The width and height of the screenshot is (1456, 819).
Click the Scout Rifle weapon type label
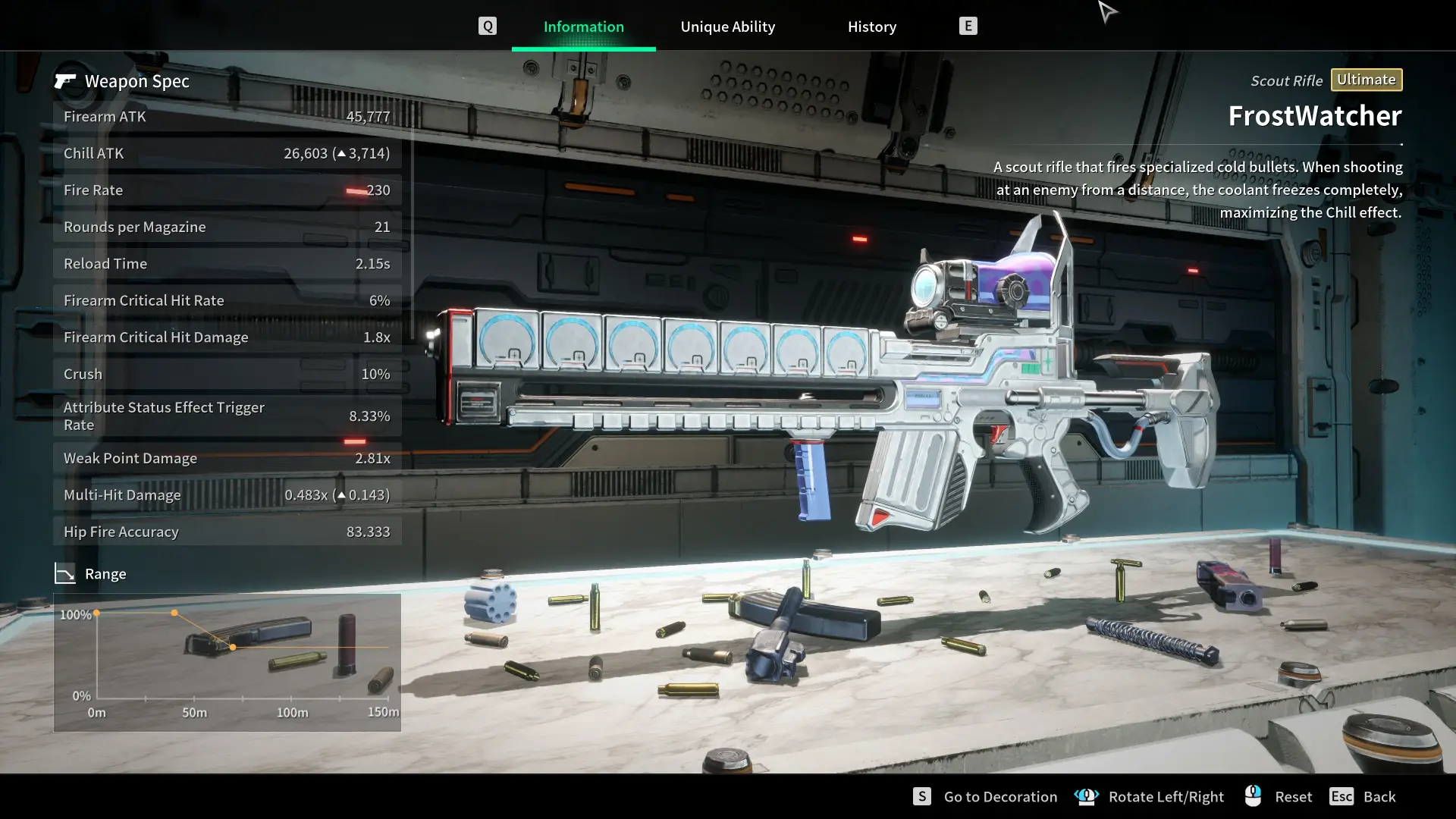1286,80
